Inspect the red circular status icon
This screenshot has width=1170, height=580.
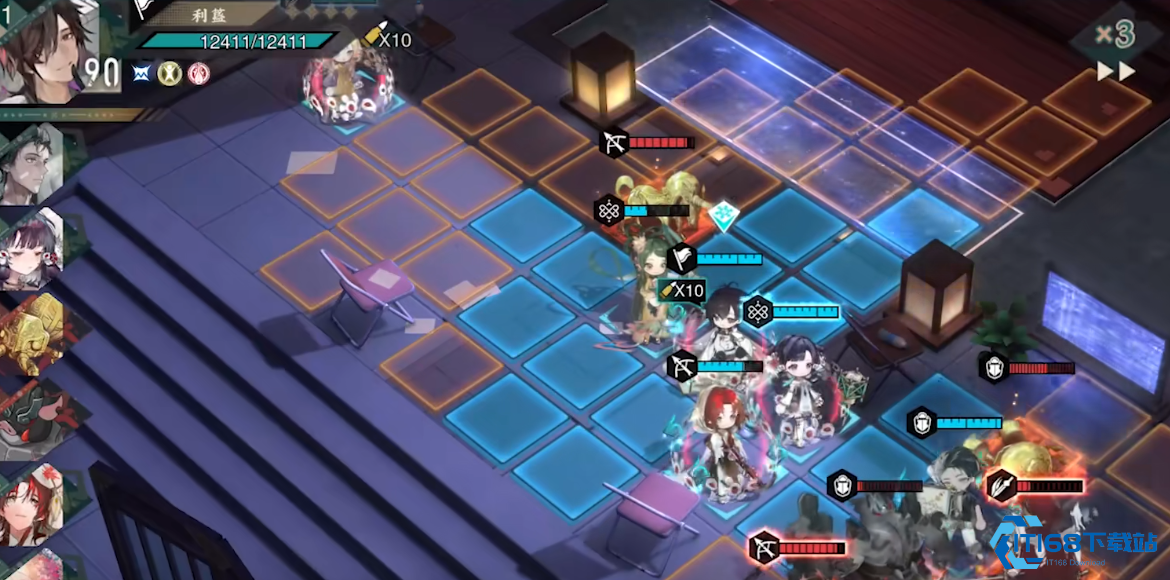[199, 73]
